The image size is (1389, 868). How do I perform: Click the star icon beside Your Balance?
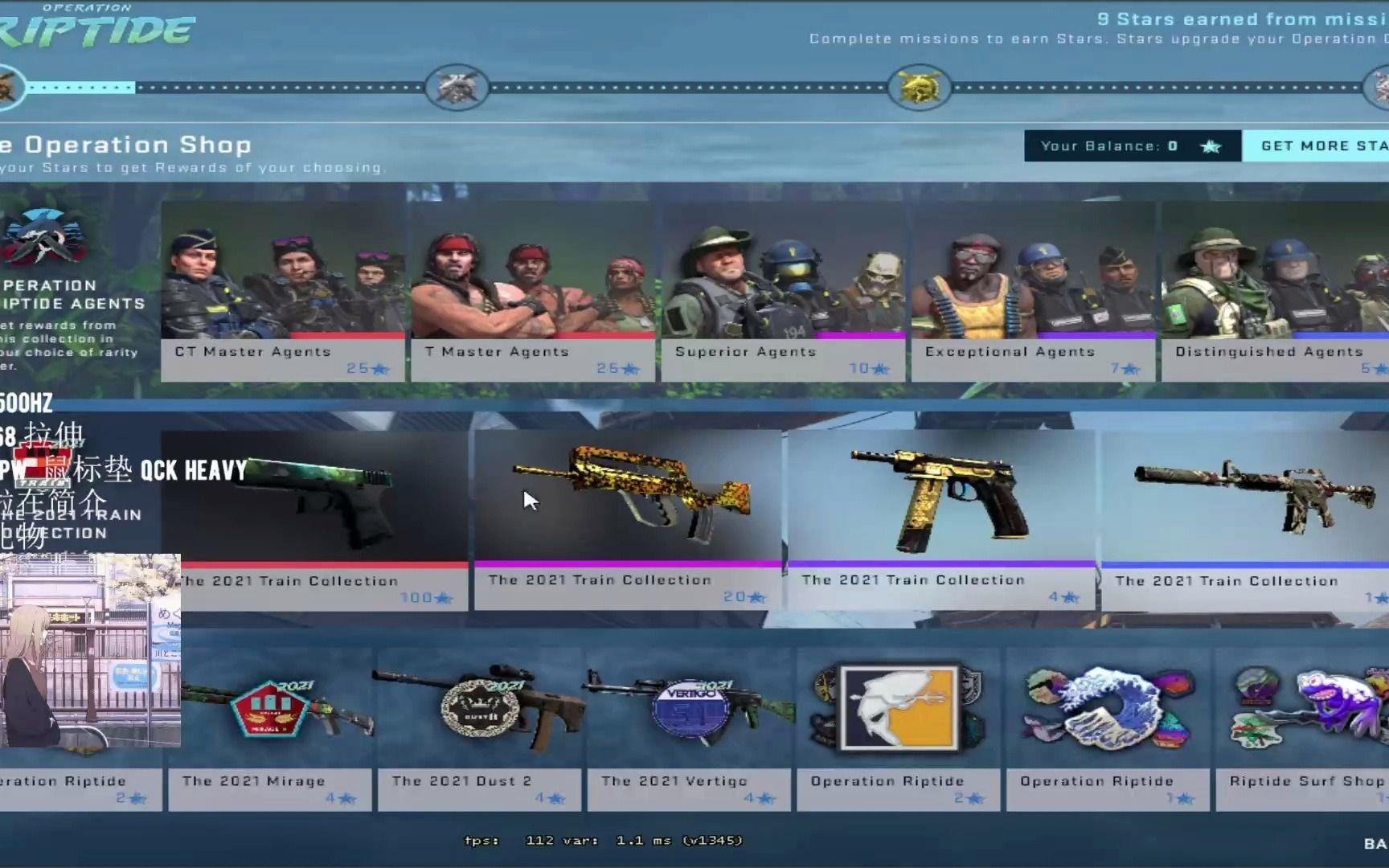[1211, 145]
